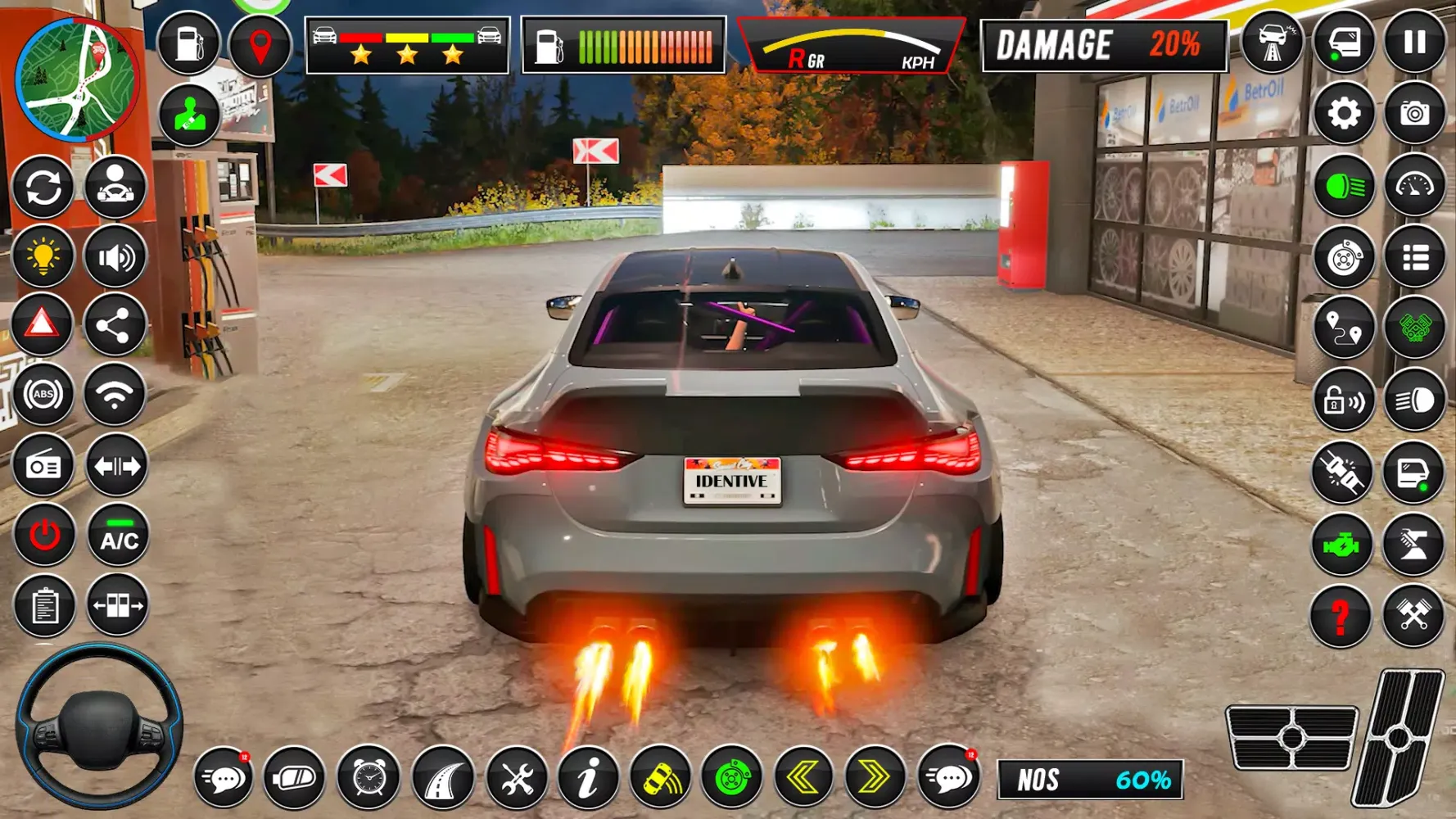The image size is (1456, 819).
Task: Turn the steering wheel
Action: [101, 727]
